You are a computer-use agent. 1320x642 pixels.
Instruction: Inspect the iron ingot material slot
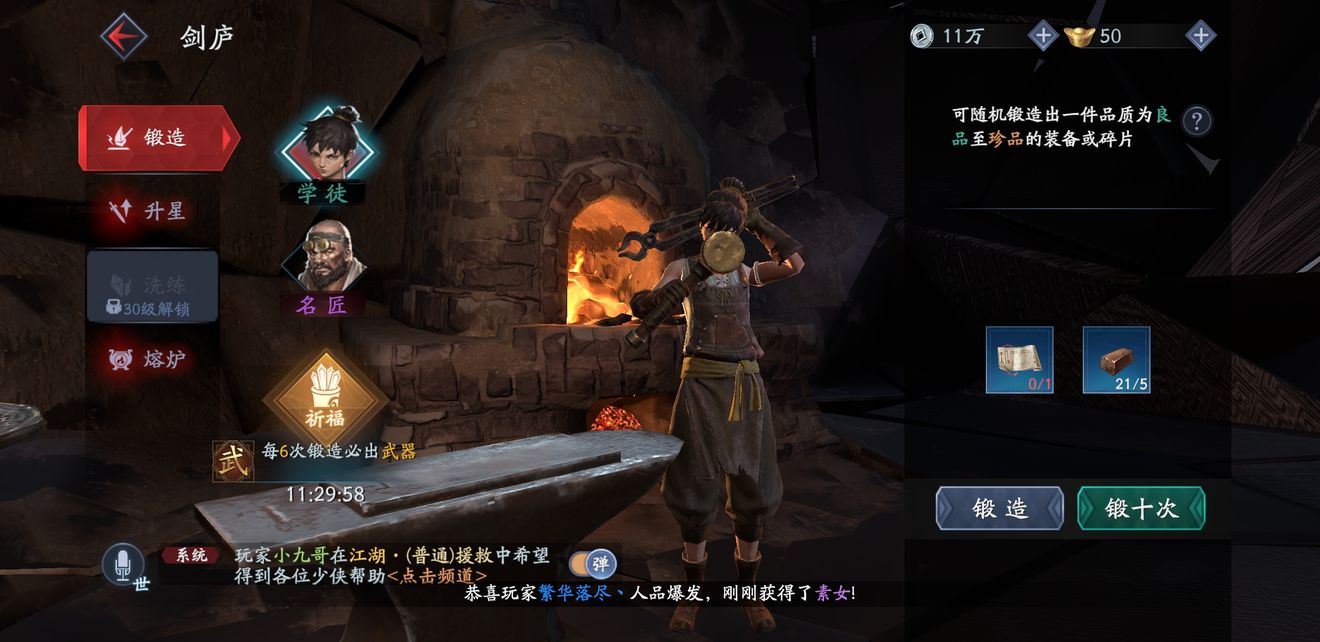pyautogui.click(x=1116, y=360)
